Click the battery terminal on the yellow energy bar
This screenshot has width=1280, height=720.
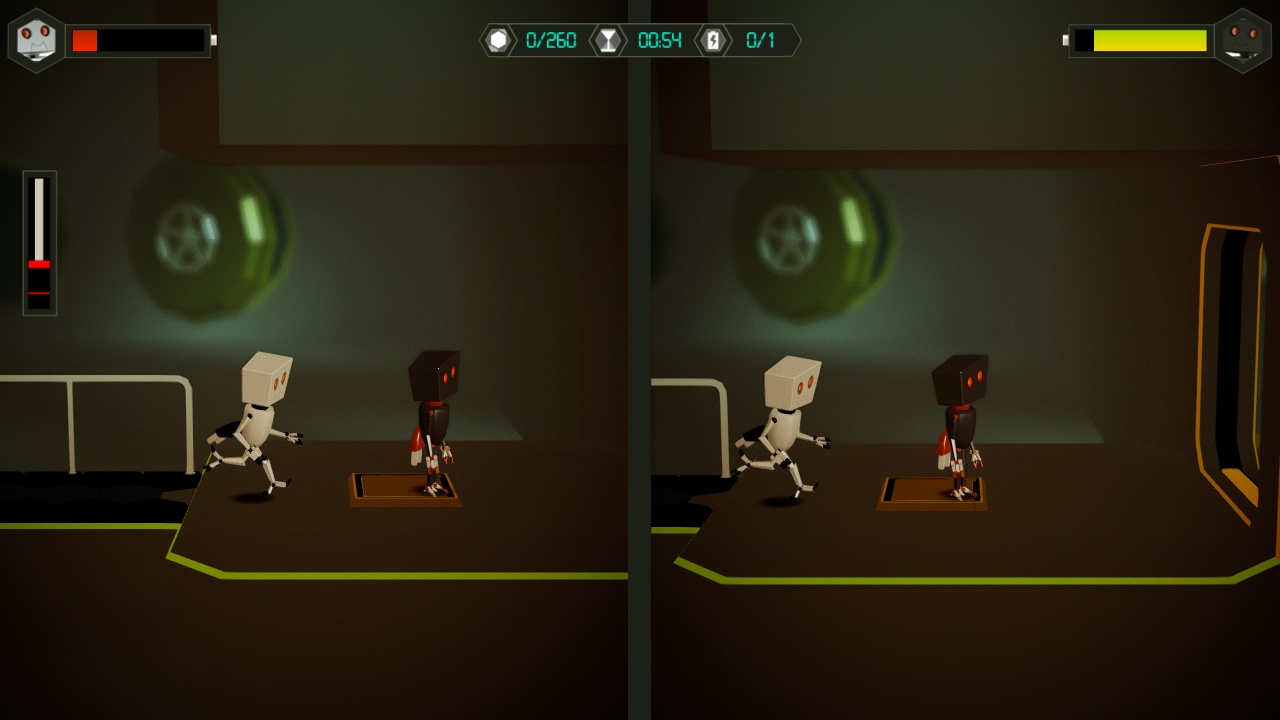click(1064, 41)
